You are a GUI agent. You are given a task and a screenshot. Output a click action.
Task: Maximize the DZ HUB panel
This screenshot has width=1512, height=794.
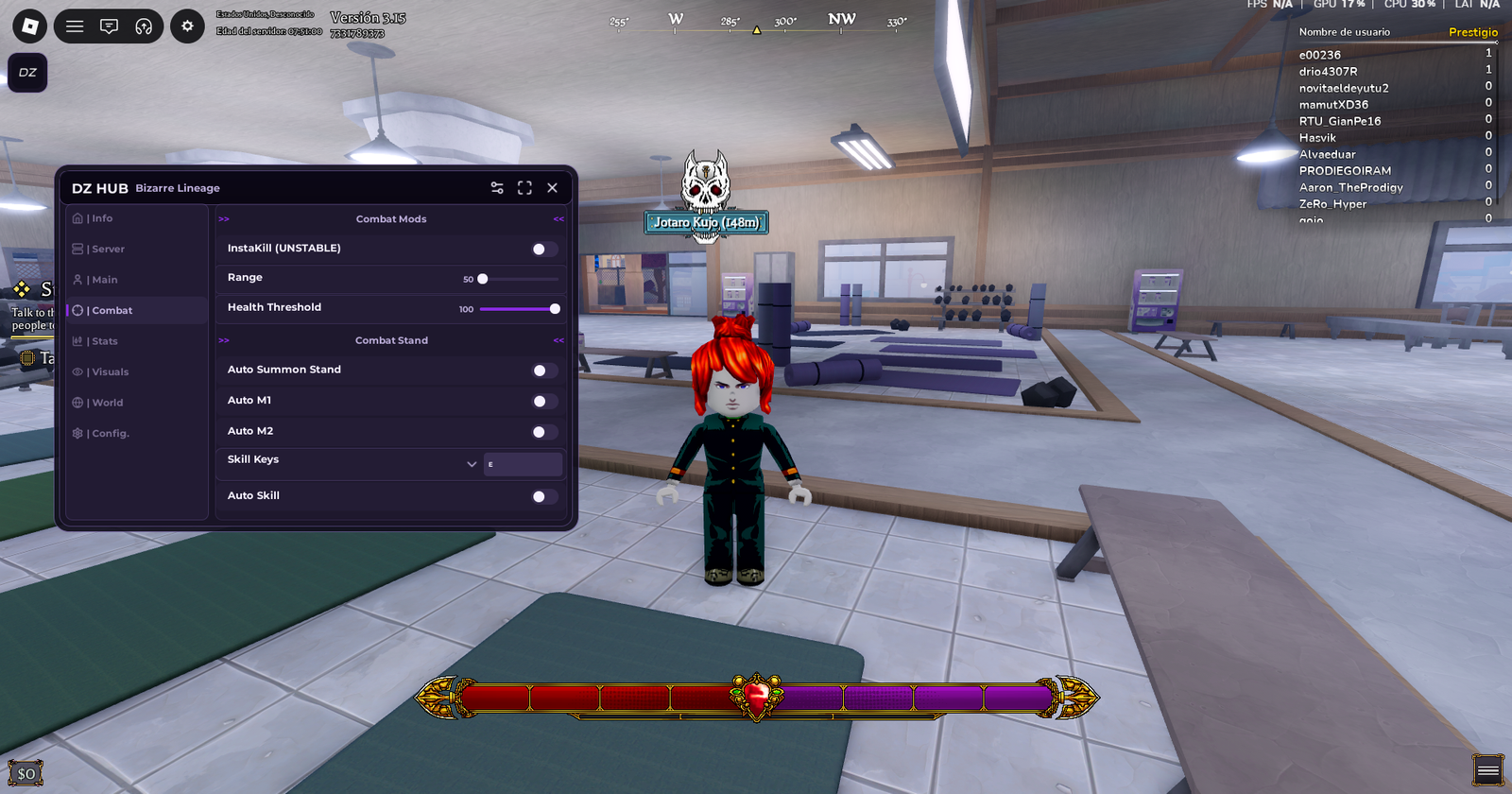(x=524, y=188)
